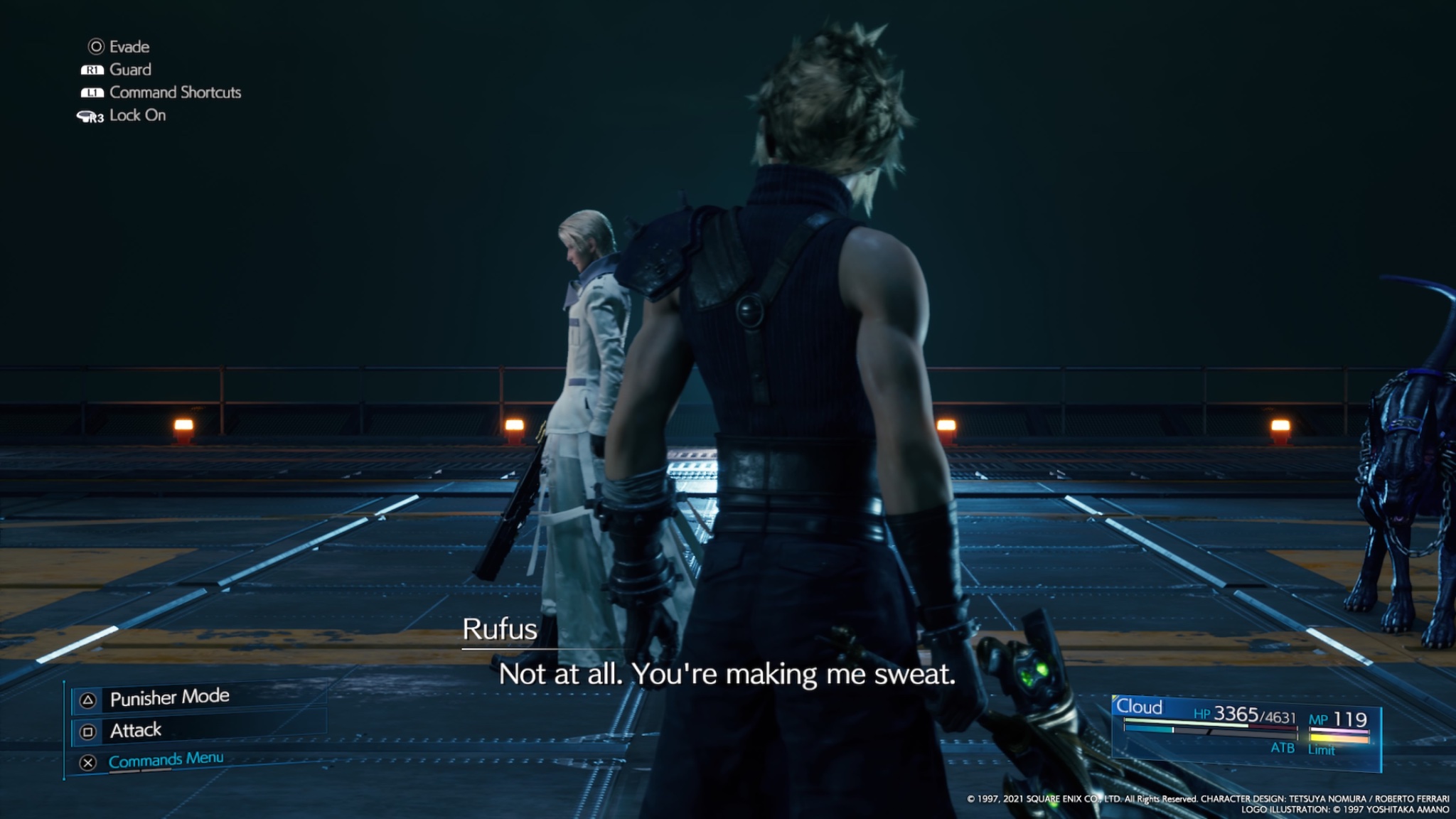Select Cloud's party status panel
The width and height of the screenshot is (1456, 819).
point(1246,732)
